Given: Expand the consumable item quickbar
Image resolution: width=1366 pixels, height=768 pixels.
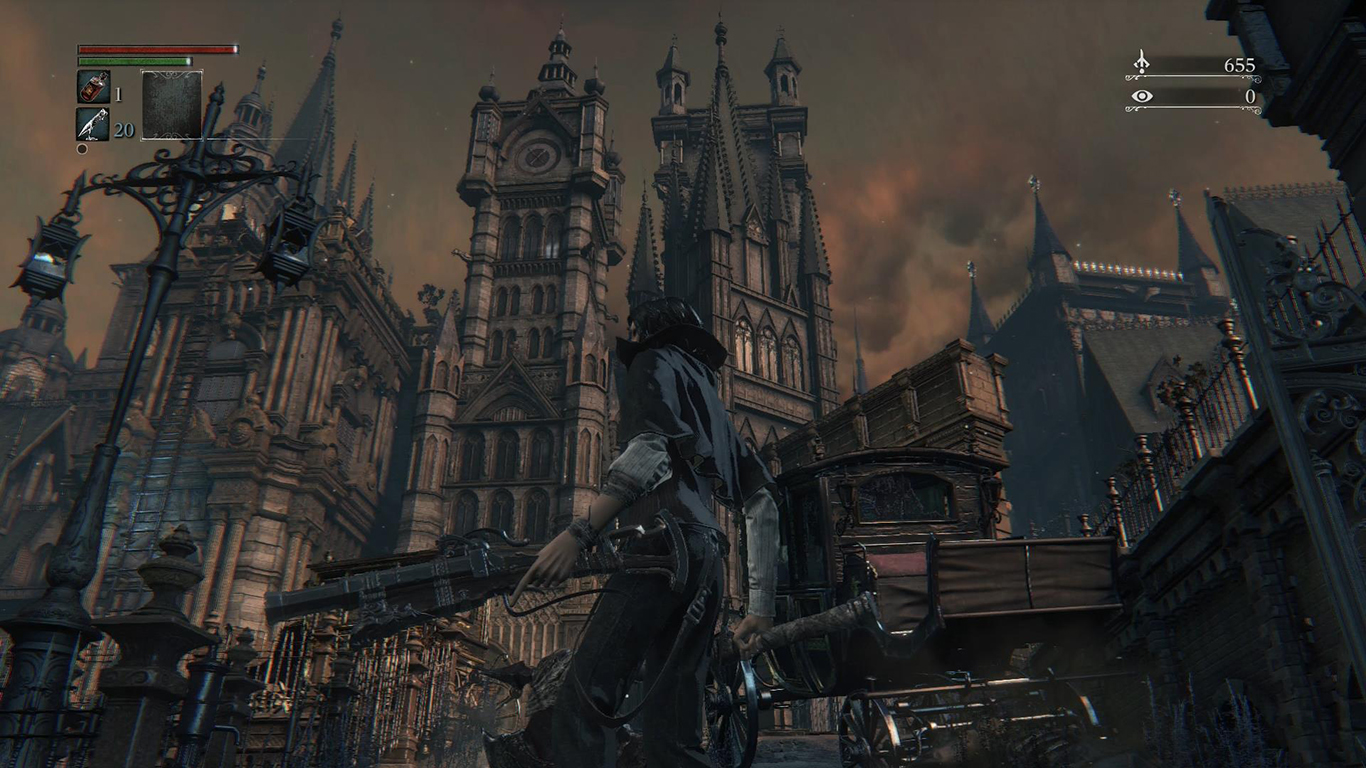Looking at the screenshot, I should (93, 106).
